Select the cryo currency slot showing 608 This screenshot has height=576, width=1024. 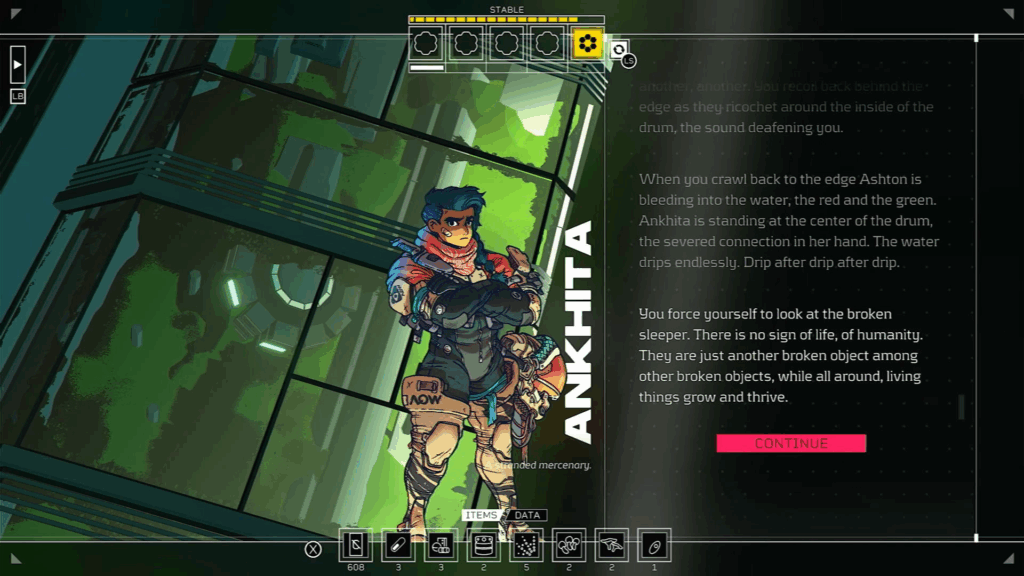pos(356,546)
